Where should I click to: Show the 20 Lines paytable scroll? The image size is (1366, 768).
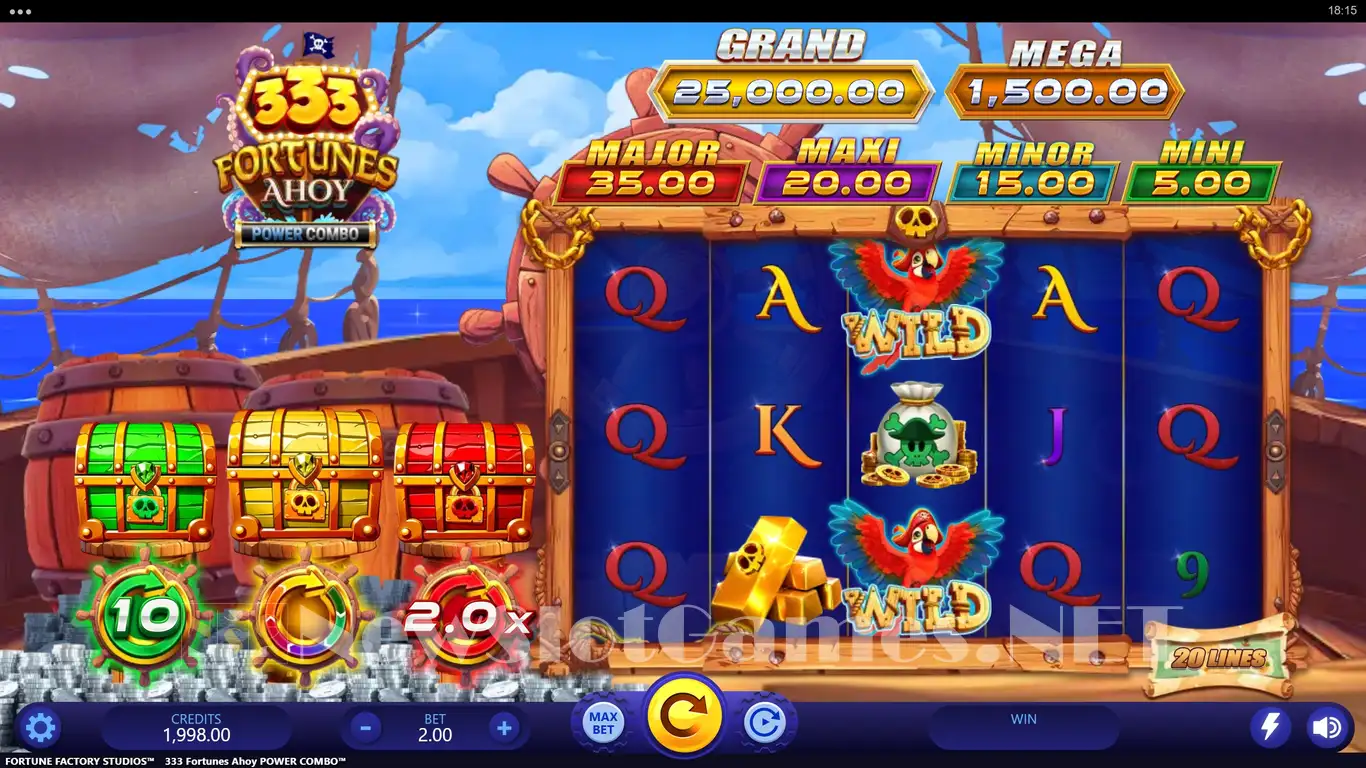tap(1218, 659)
